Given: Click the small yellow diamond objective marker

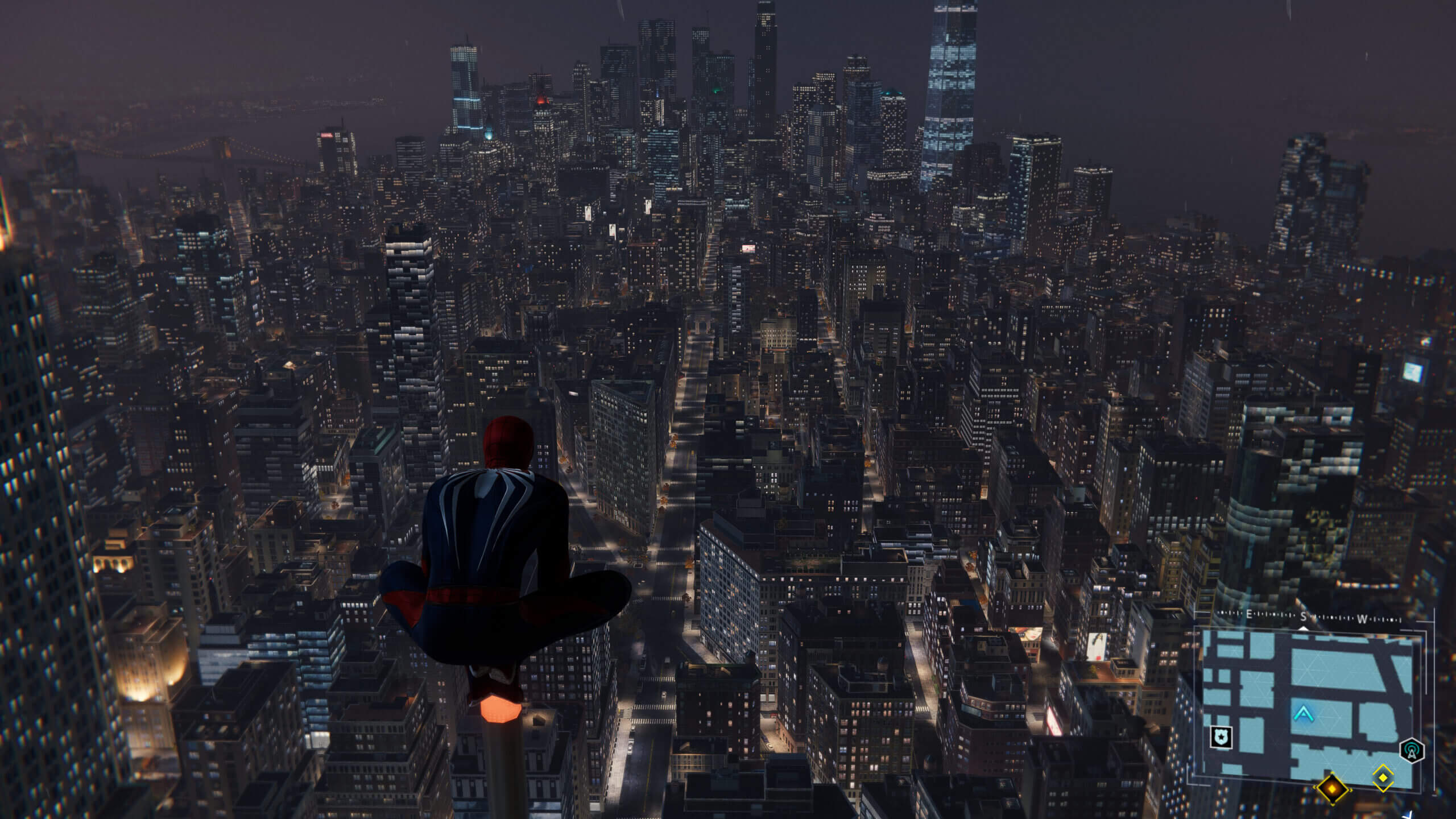Looking at the screenshot, I should coord(1383,777).
